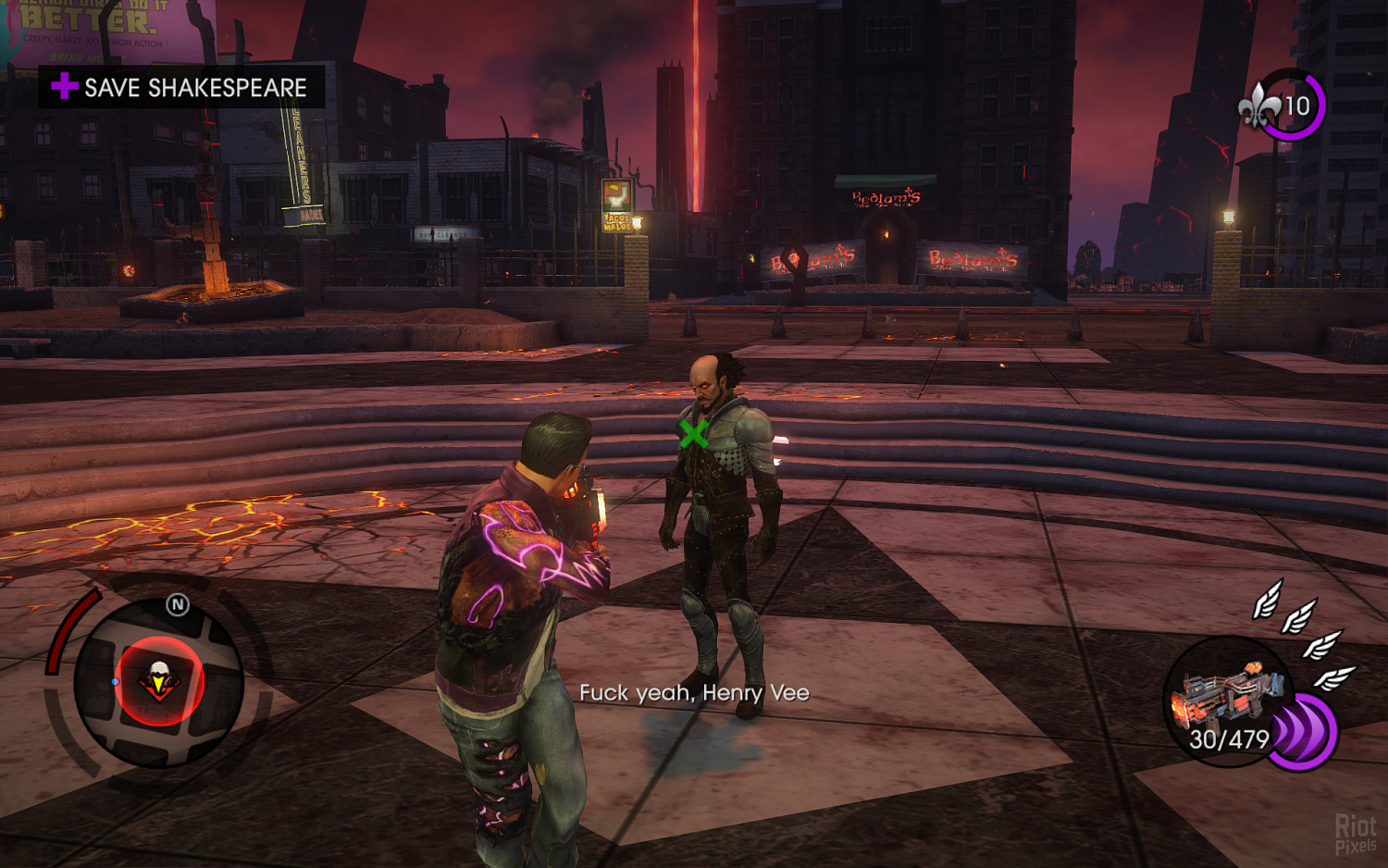
Task: Click the yellow player arrow on the minimap
Action: [x=157, y=685]
